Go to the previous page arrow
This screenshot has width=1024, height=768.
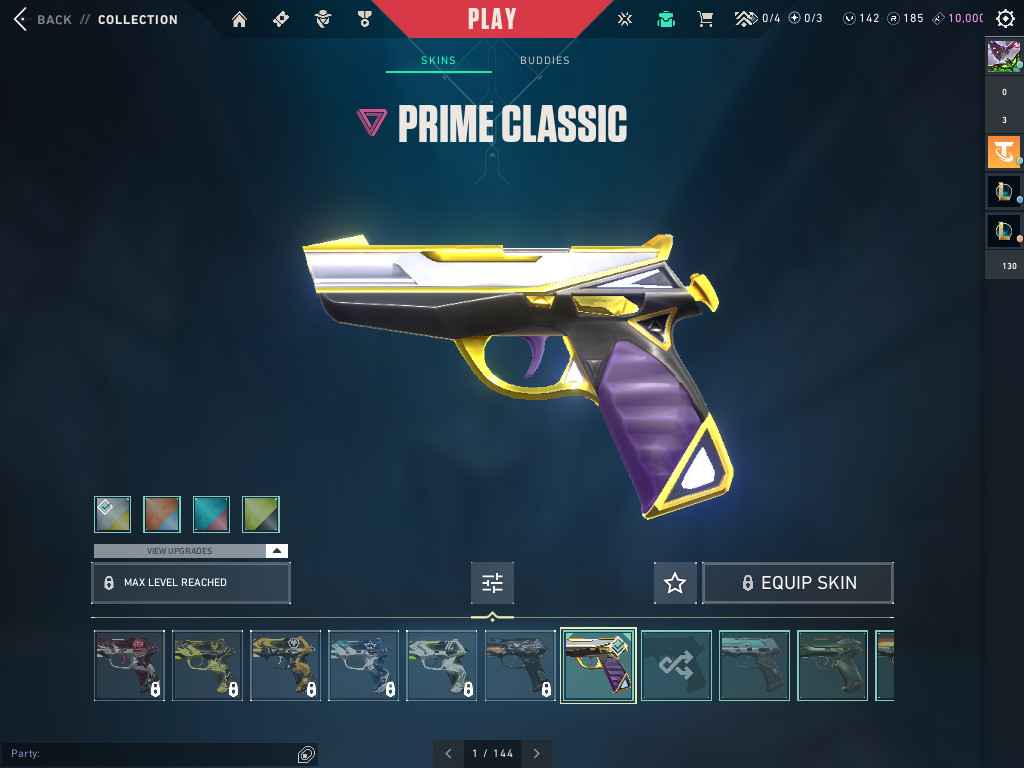[x=448, y=754]
